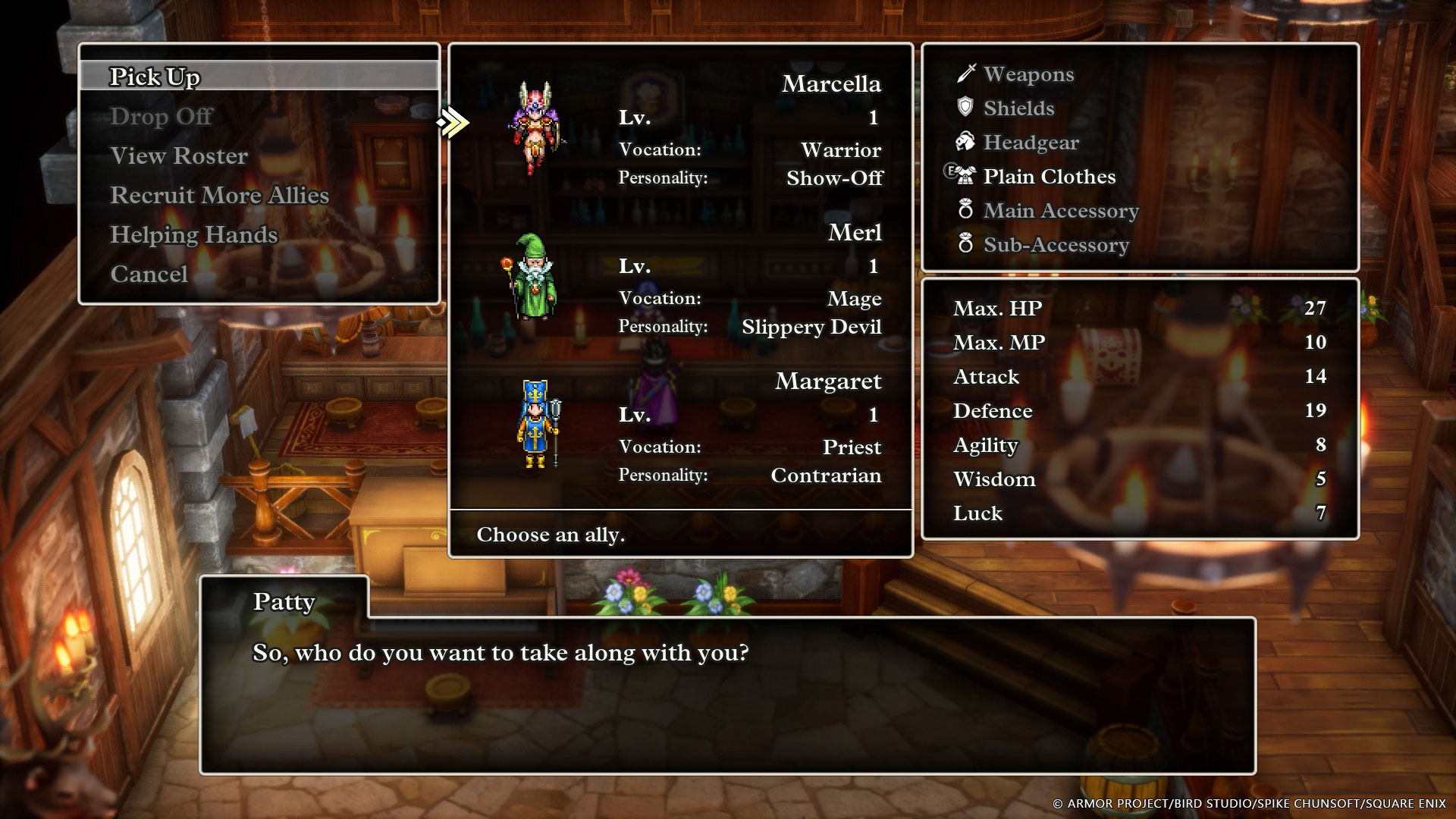The width and height of the screenshot is (1456, 819).
Task: Open the Helping Hands entry
Action: pyautogui.click(x=194, y=234)
